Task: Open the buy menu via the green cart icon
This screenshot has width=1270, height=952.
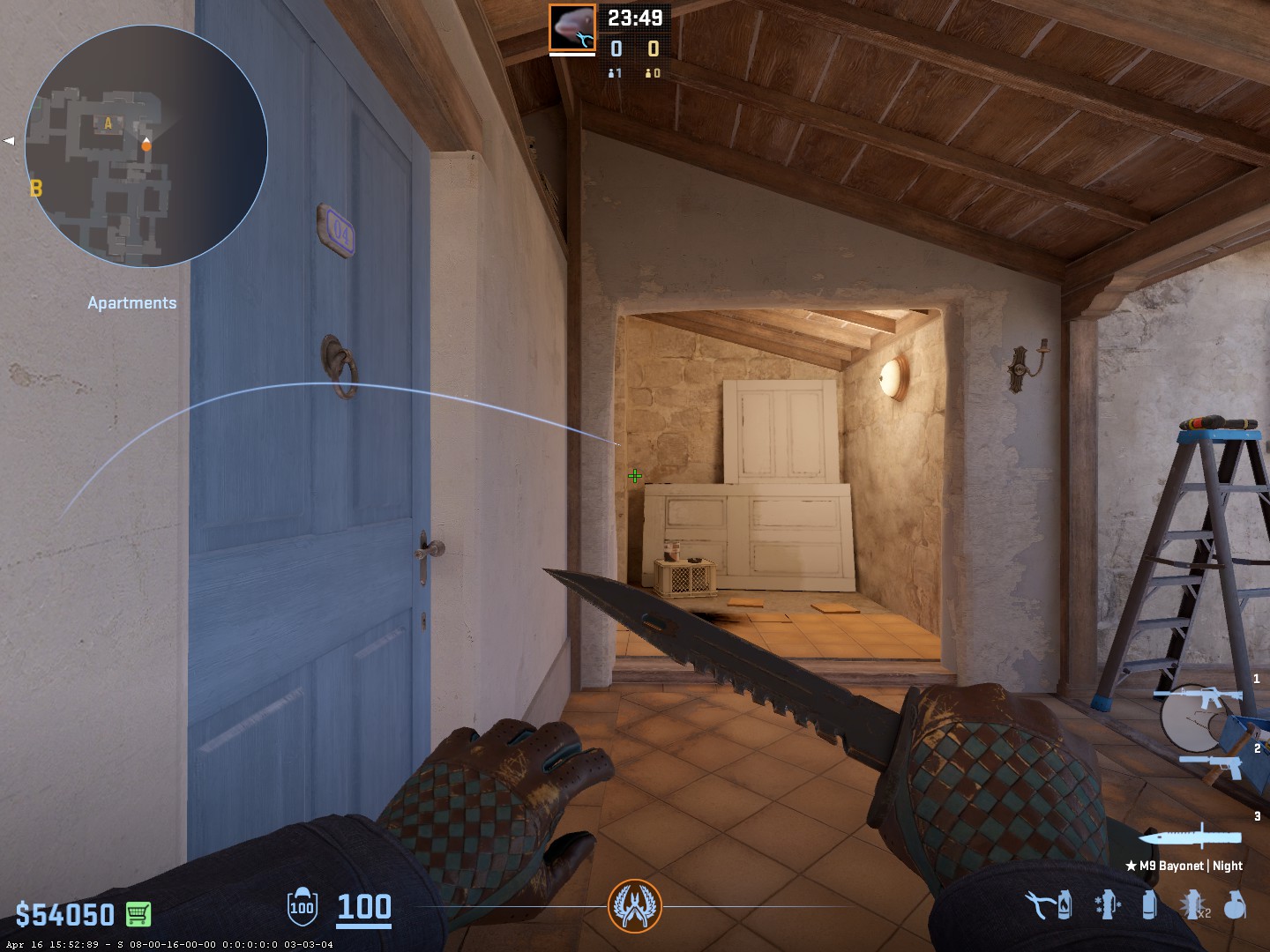Action: click(x=138, y=914)
